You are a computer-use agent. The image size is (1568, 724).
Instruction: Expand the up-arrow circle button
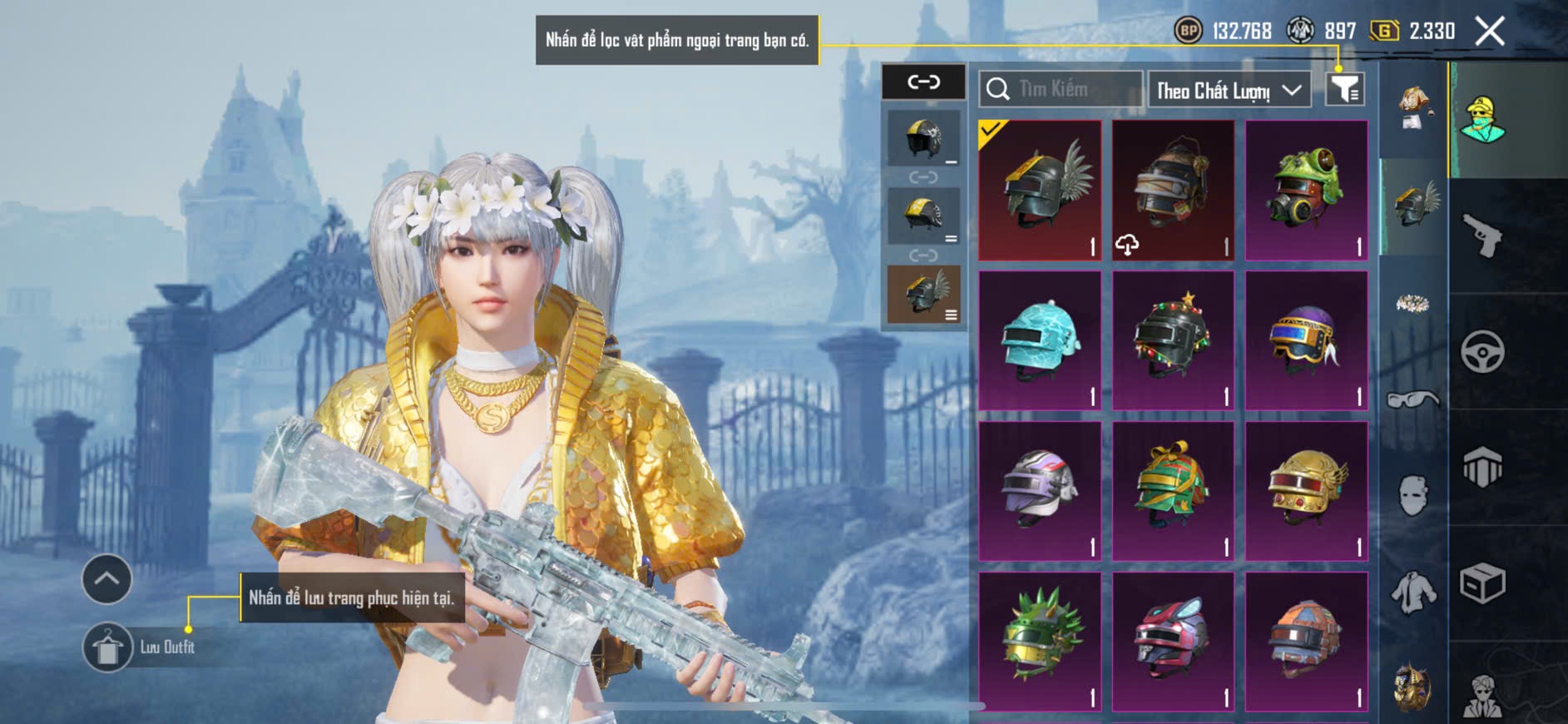pos(106,579)
